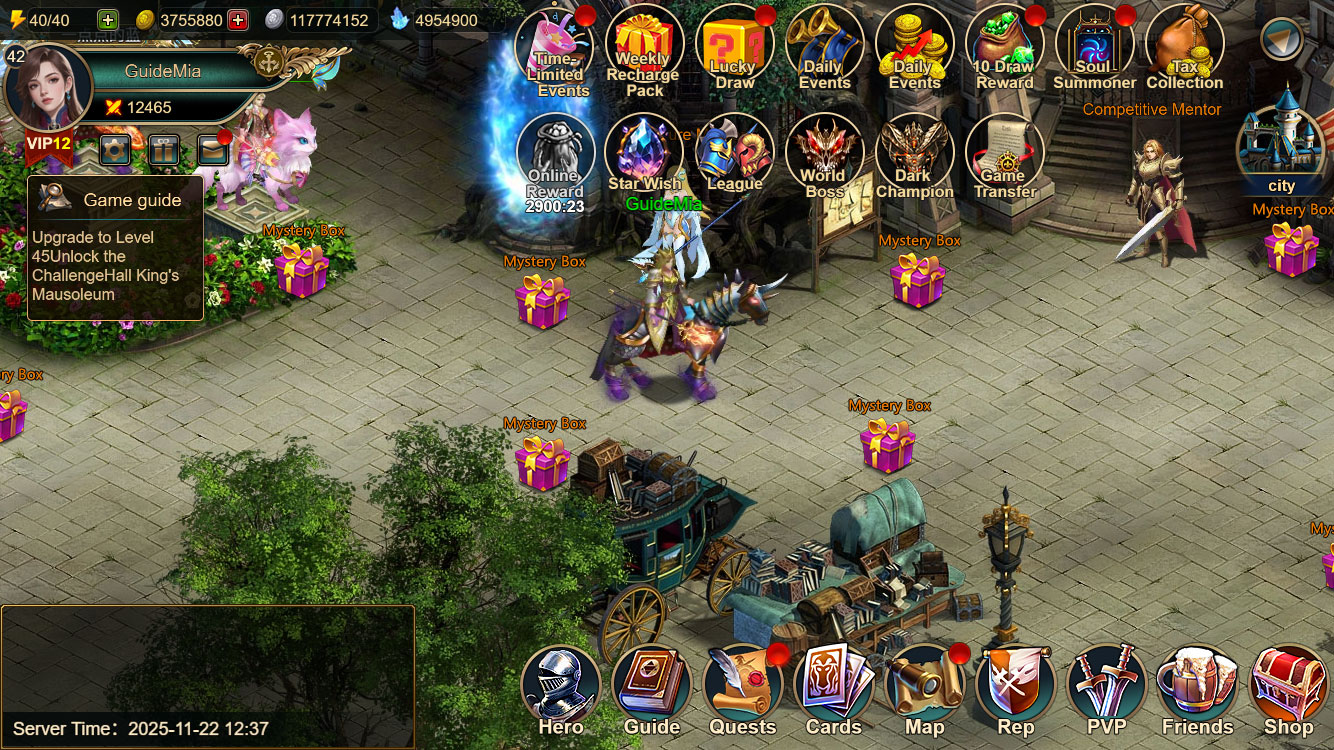The width and height of the screenshot is (1334, 750).
Task: Open the city view button
Action: (x=1281, y=150)
